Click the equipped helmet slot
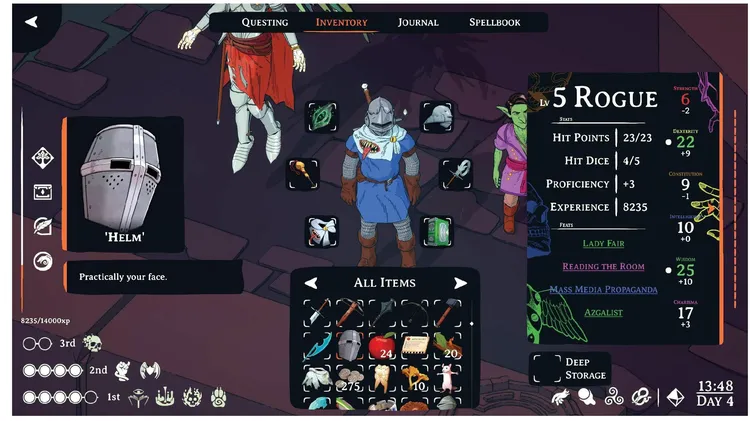750x421 pixels. (x=437, y=116)
